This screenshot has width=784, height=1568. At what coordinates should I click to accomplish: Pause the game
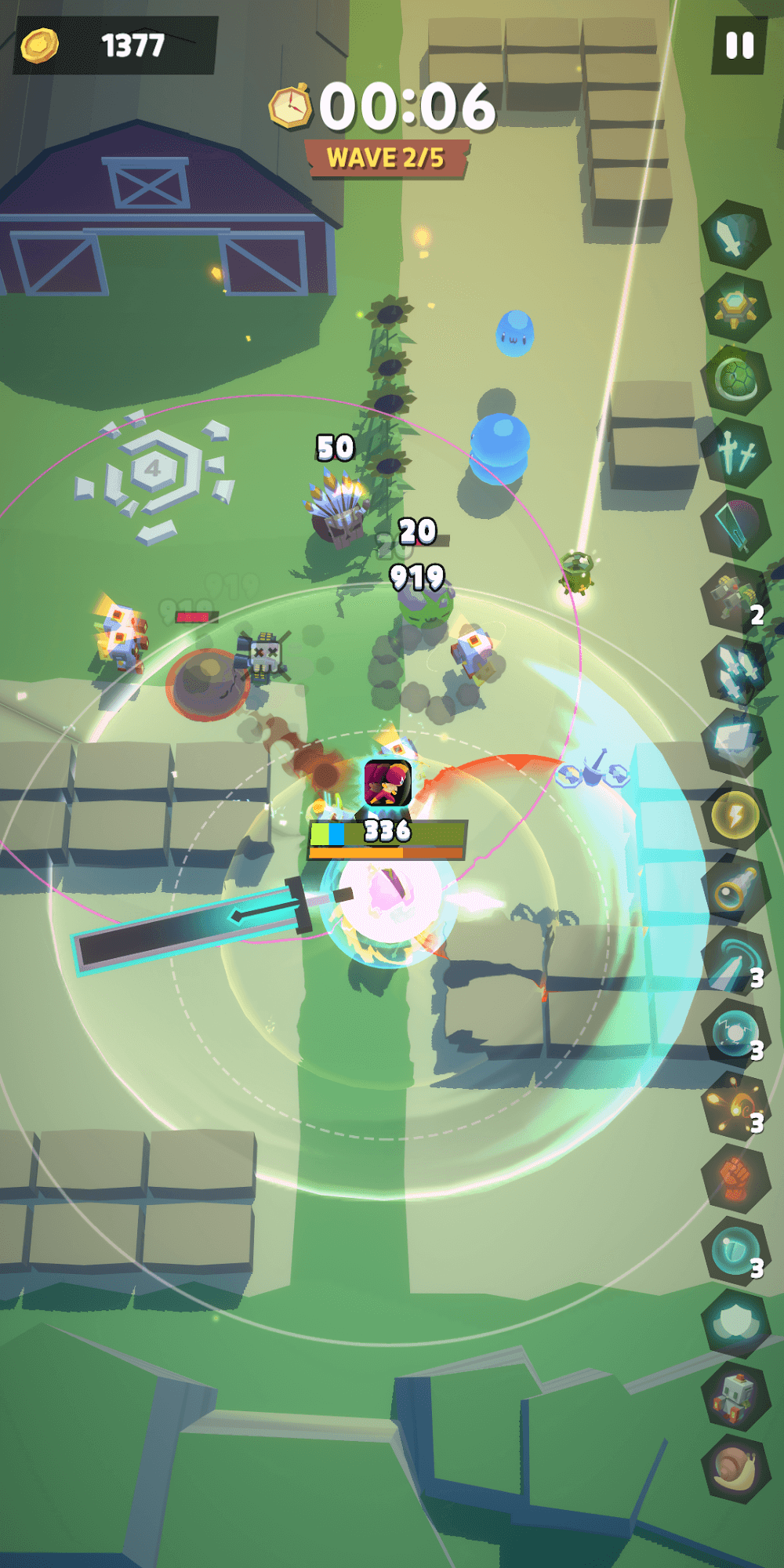pyautogui.click(x=739, y=45)
